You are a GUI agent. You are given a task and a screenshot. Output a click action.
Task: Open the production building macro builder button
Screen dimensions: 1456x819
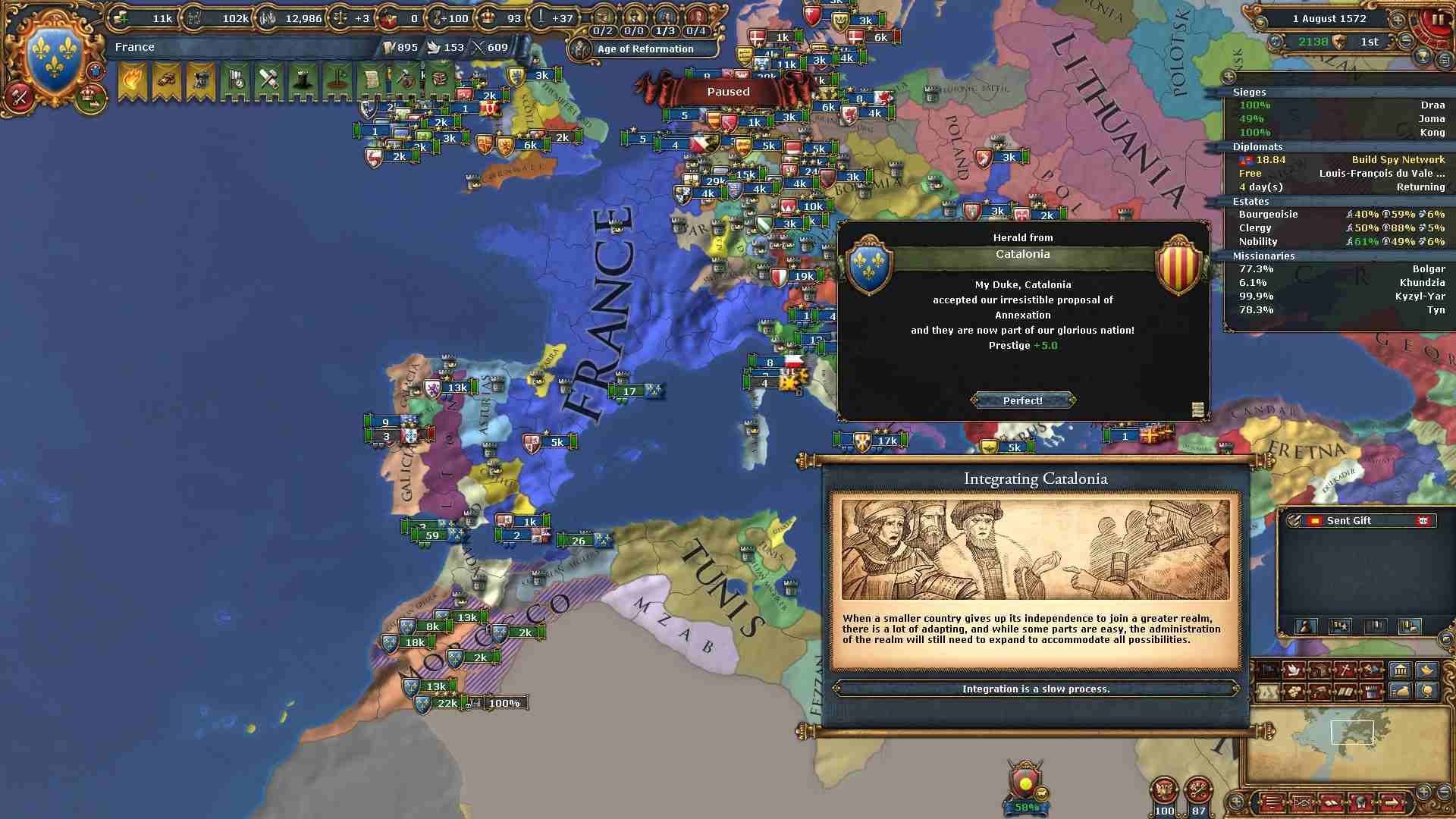[1399, 670]
